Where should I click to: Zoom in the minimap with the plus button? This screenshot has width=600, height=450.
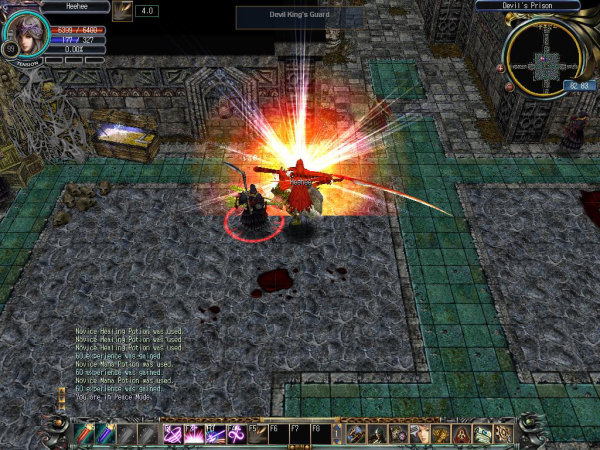[x=500, y=68]
